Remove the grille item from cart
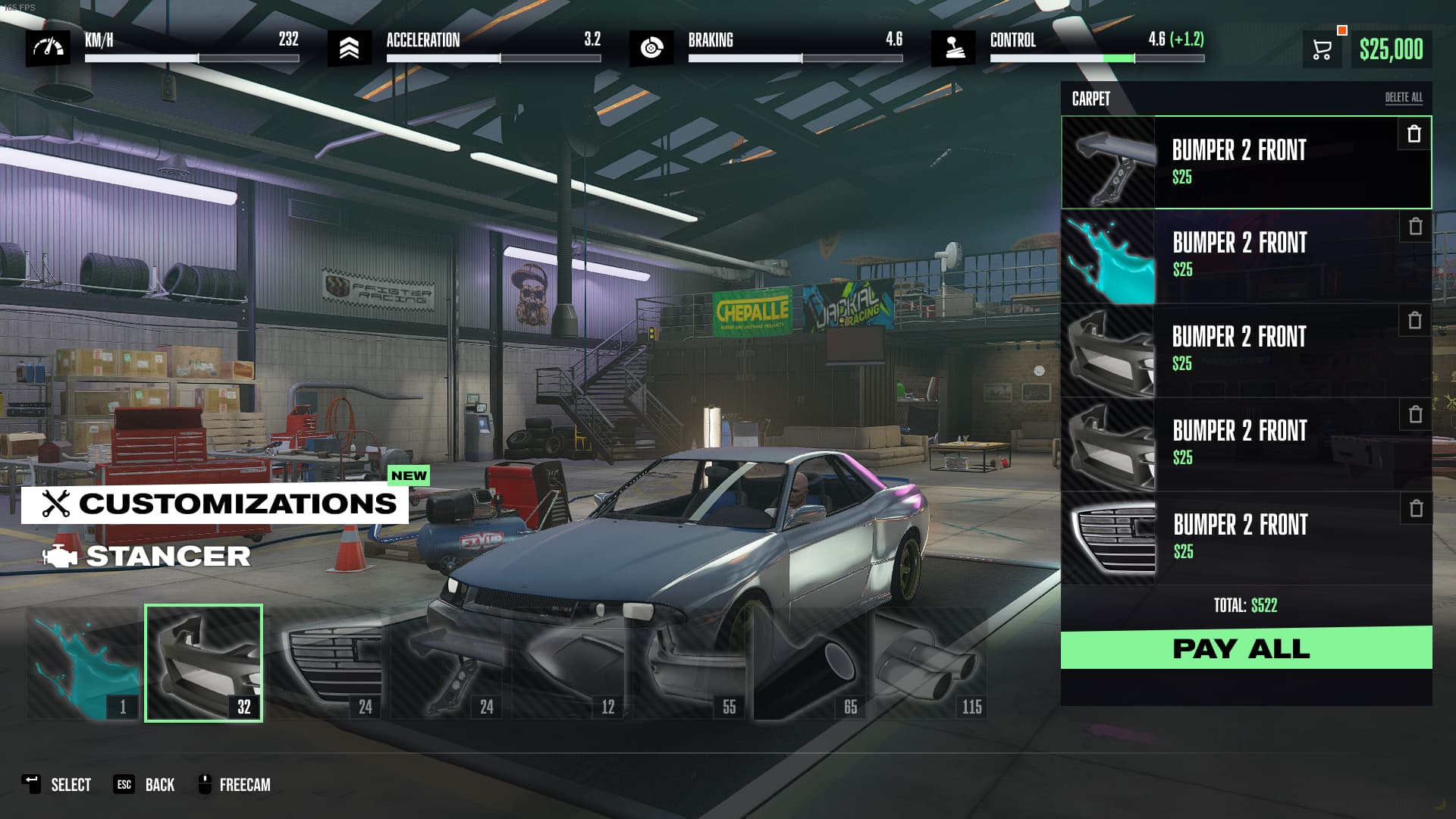 point(1416,509)
